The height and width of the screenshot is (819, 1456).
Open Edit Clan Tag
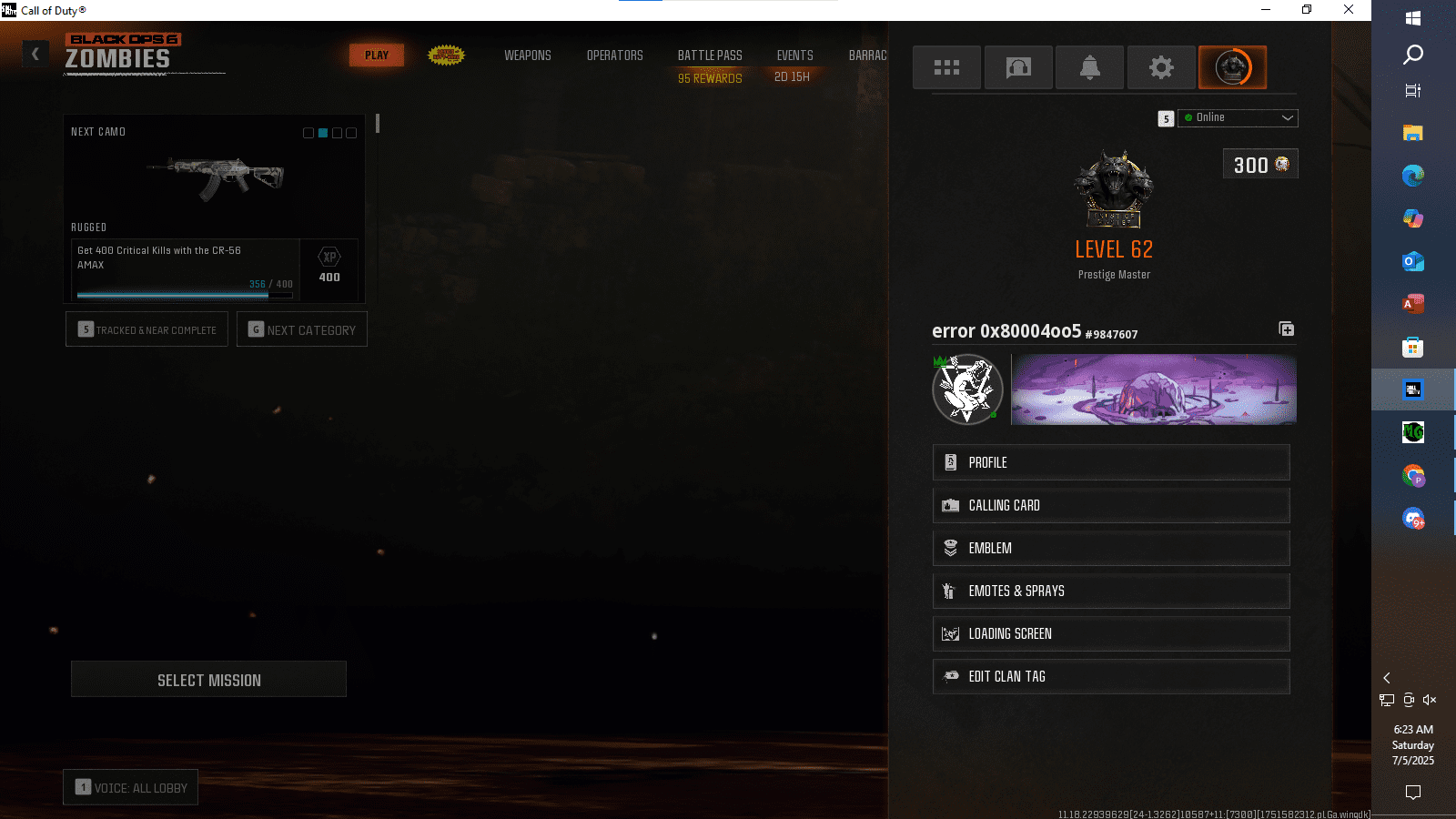(x=1111, y=676)
